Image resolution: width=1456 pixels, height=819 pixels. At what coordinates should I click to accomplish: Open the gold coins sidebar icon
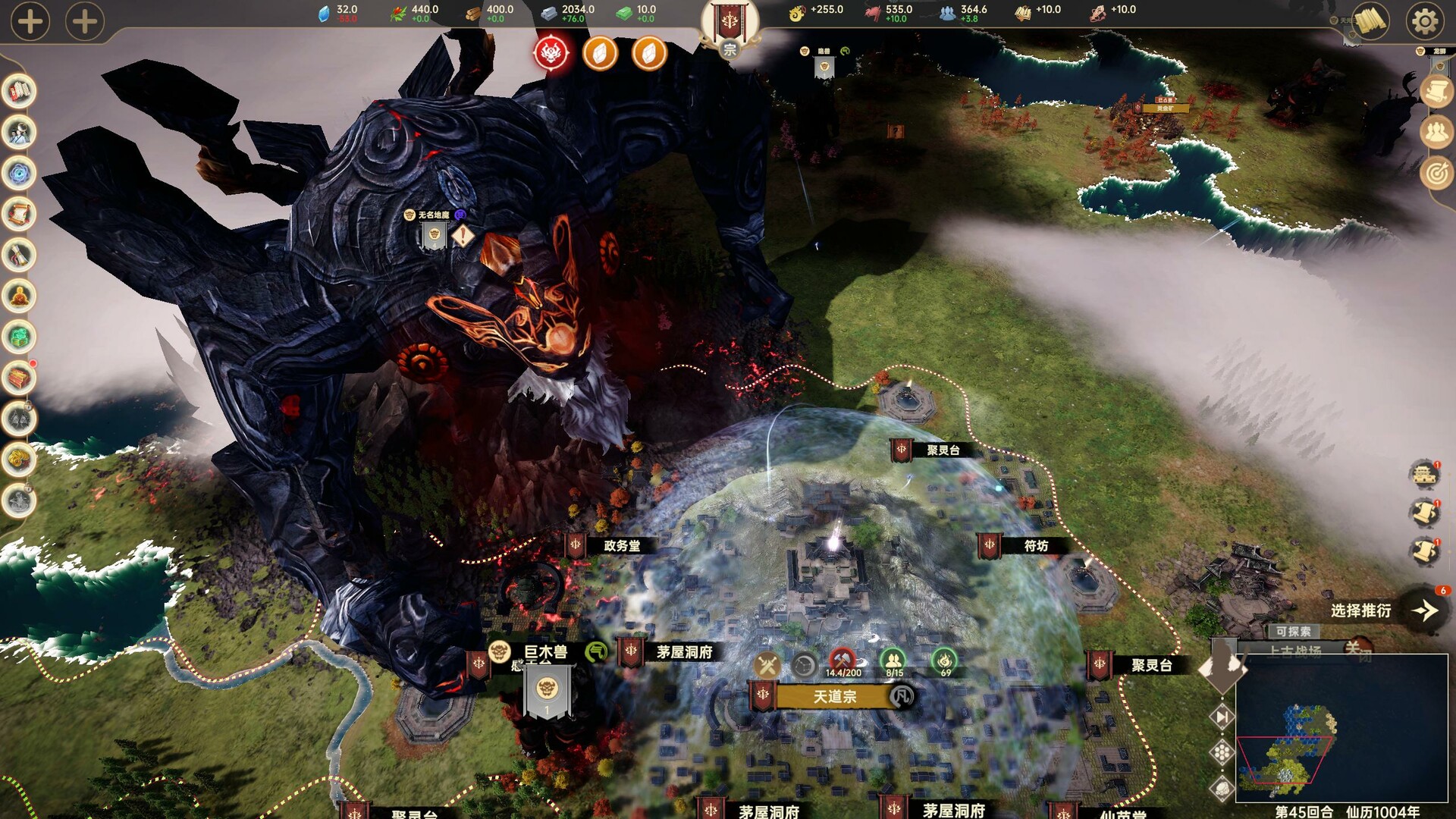19,458
